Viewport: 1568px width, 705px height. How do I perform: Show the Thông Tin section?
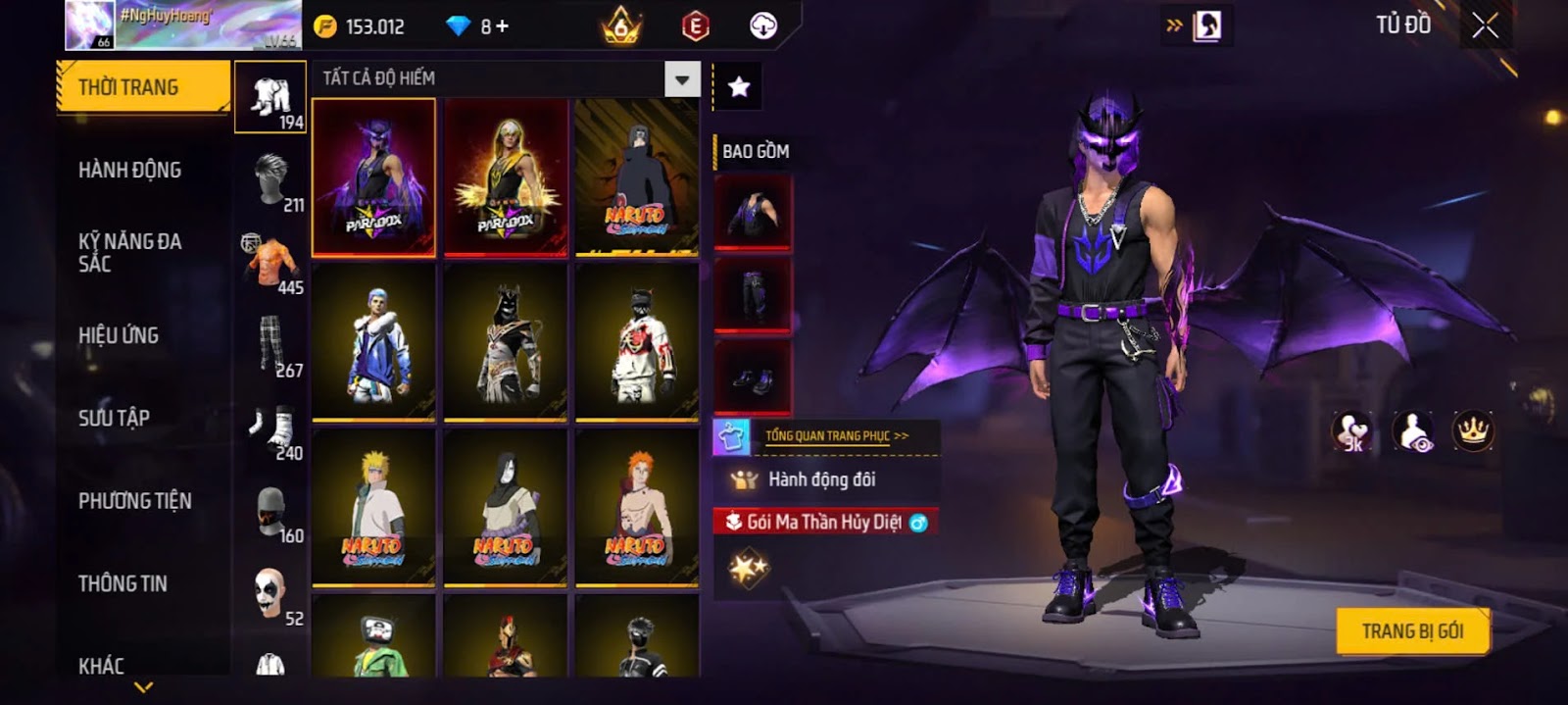122,583
